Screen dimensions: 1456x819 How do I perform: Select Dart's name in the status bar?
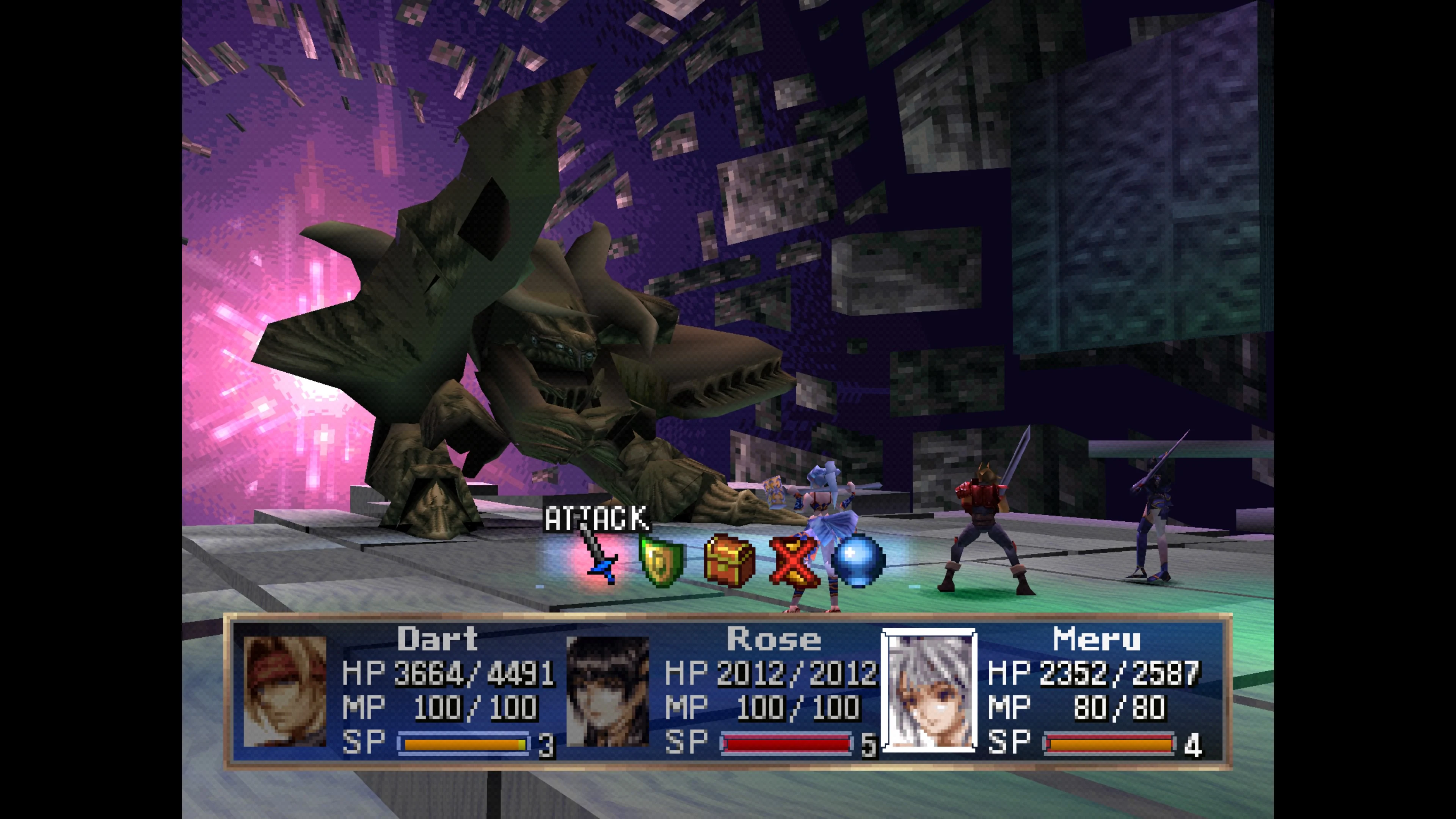tap(438, 640)
